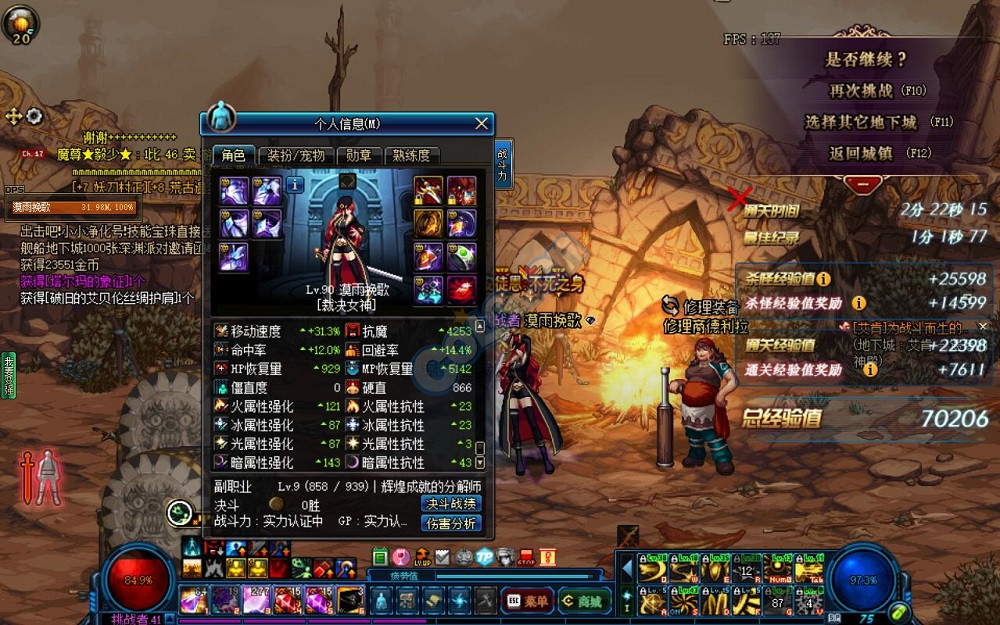Screen dimensions: 1000x625
Task: Select the 角色 tab
Action: 233,155
